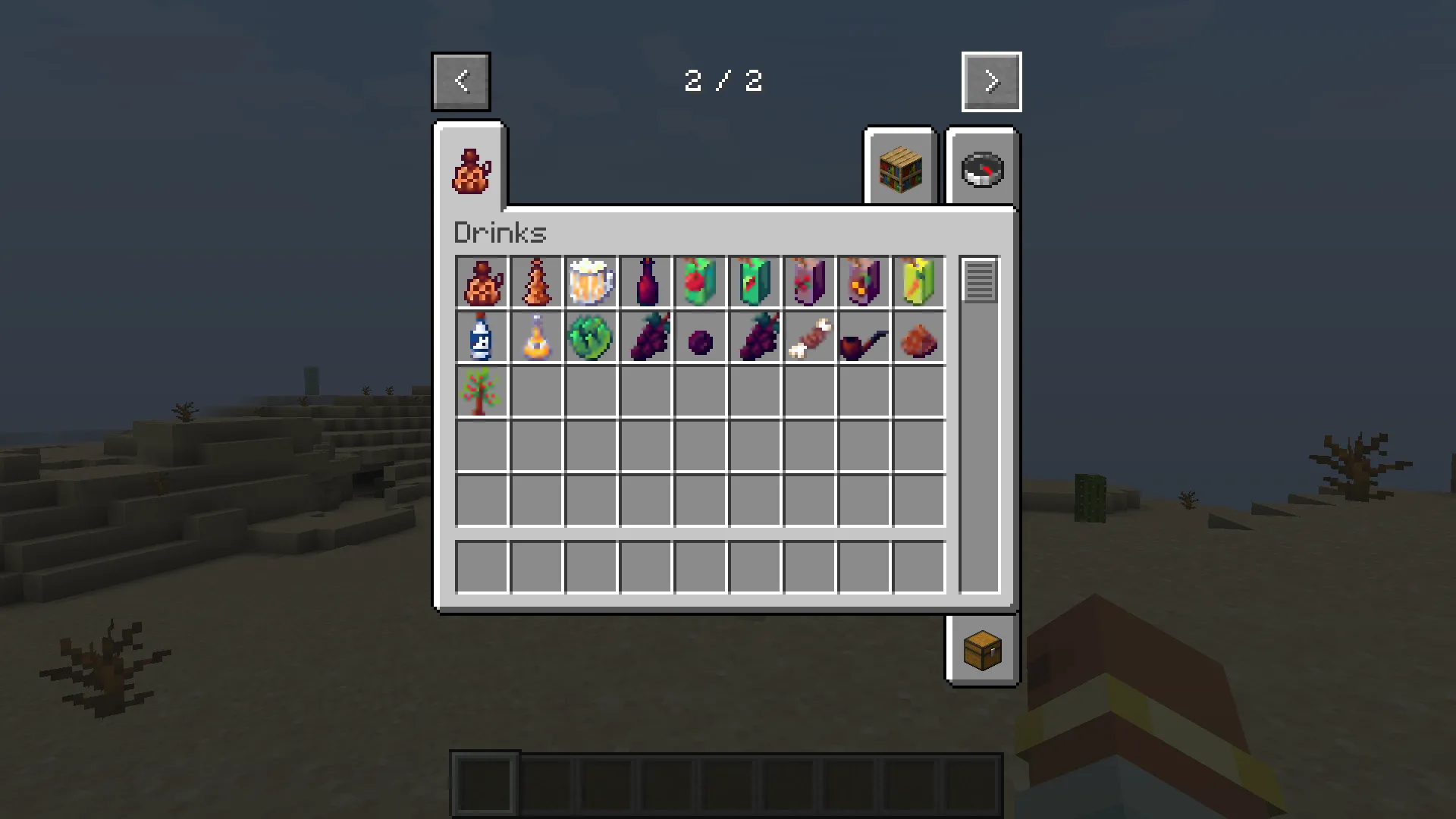Open the Drinks creative tab
The width and height of the screenshot is (1456, 819).
coord(470,168)
